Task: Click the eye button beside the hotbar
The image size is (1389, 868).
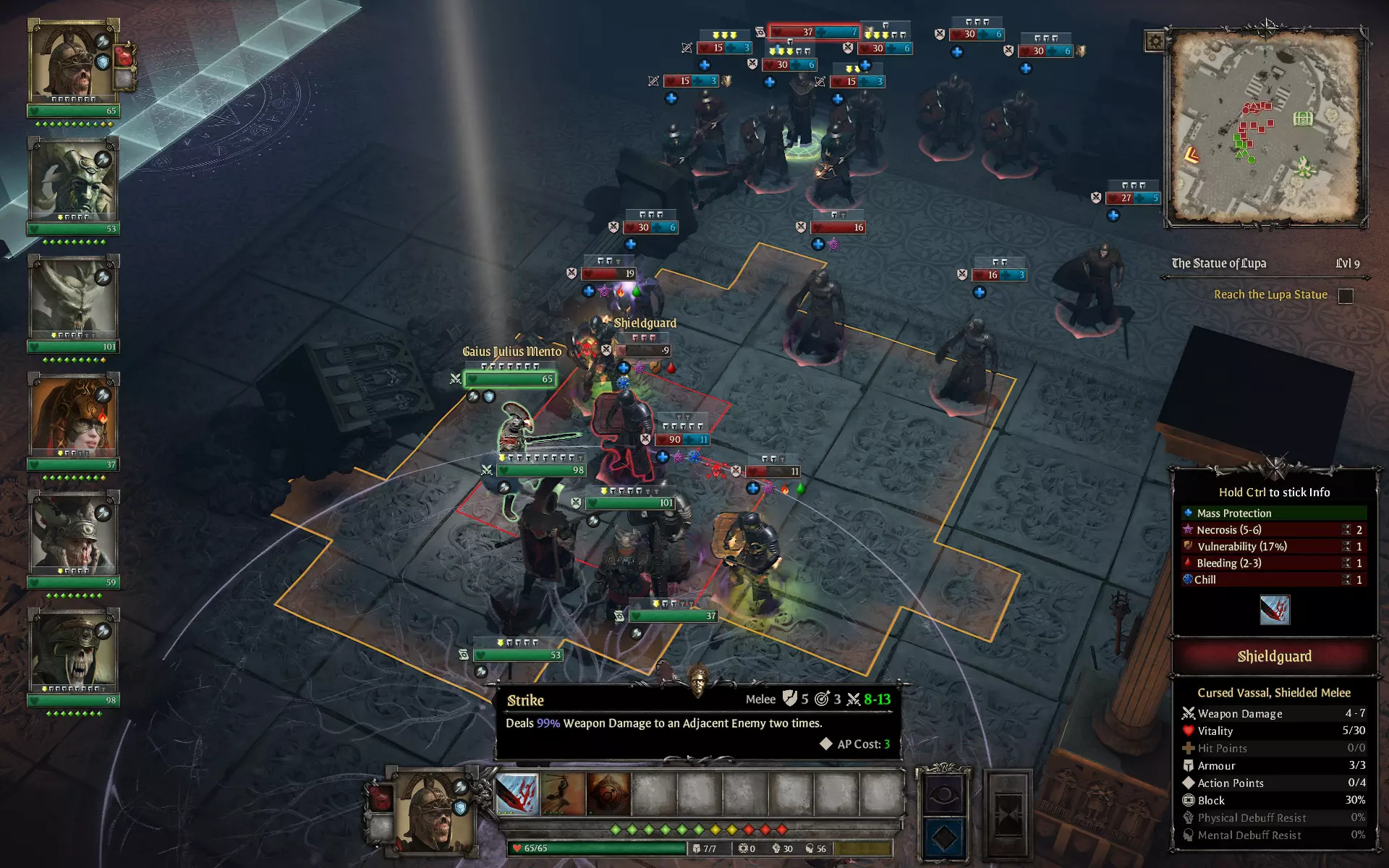Action: tap(944, 794)
